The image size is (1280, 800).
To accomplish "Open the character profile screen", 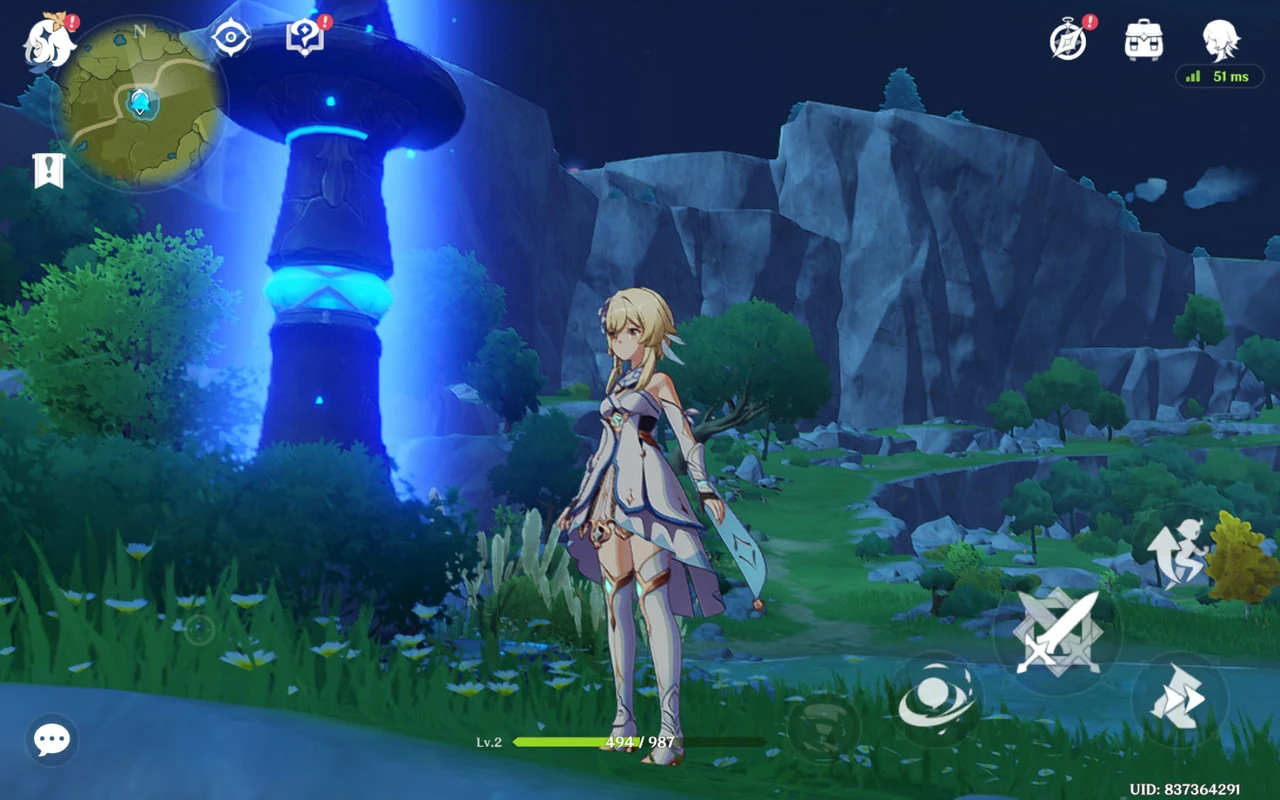I will pyautogui.click(x=1221, y=40).
